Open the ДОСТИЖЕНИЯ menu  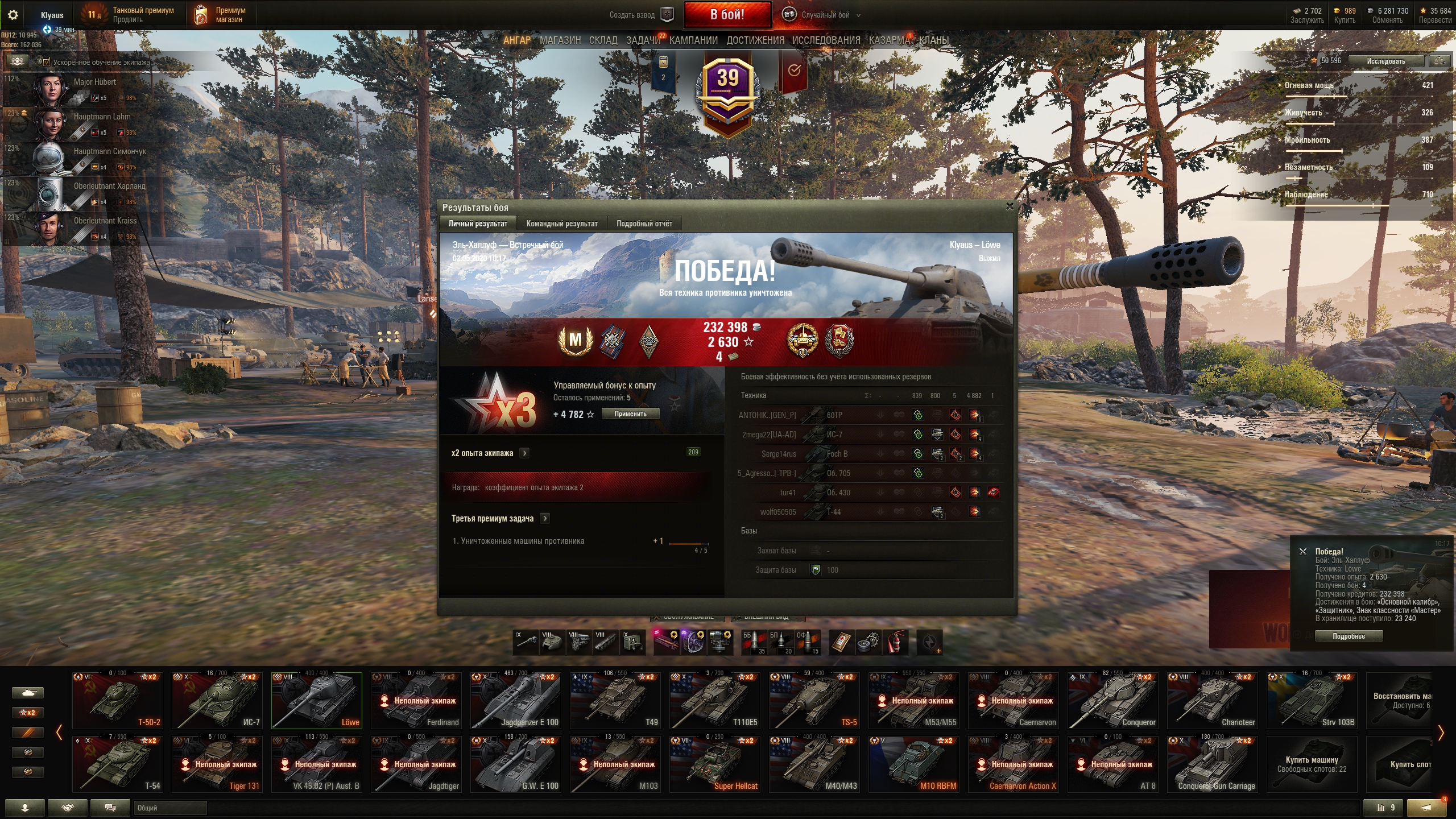point(755,40)
